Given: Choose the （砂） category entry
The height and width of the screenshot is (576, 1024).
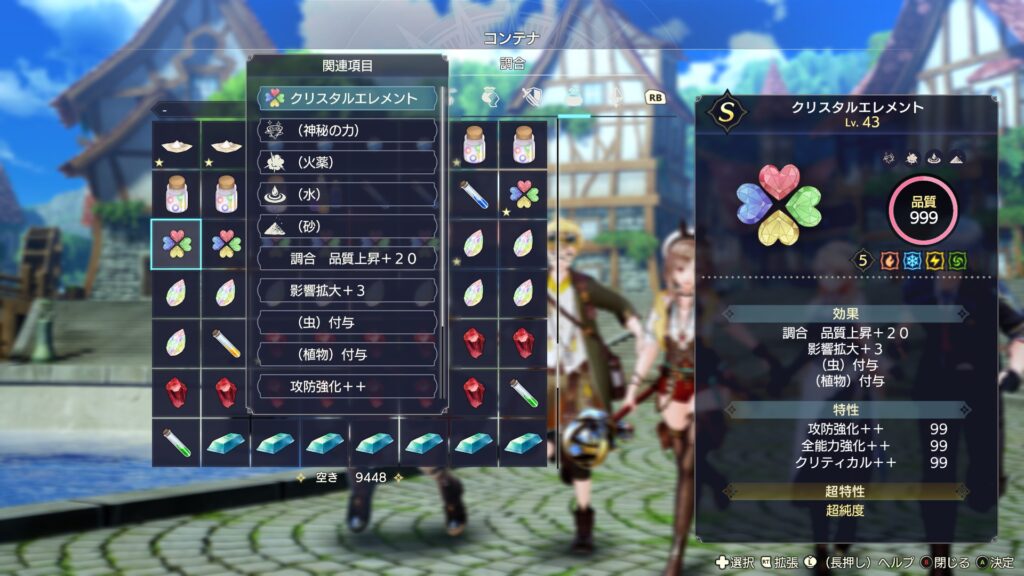Looking at the screenshot, I should coord(347,226).
